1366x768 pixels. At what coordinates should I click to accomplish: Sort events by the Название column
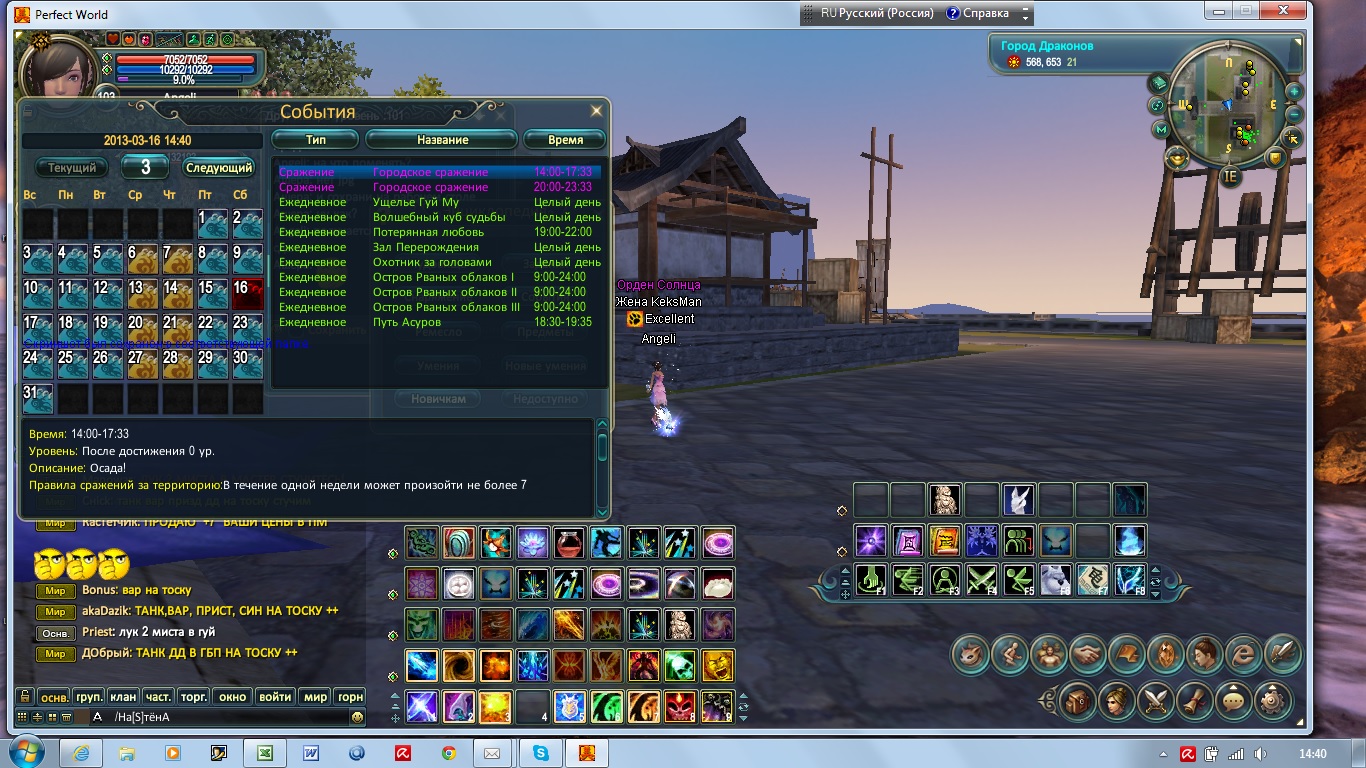pyautogui.click(x=442, y=140)
